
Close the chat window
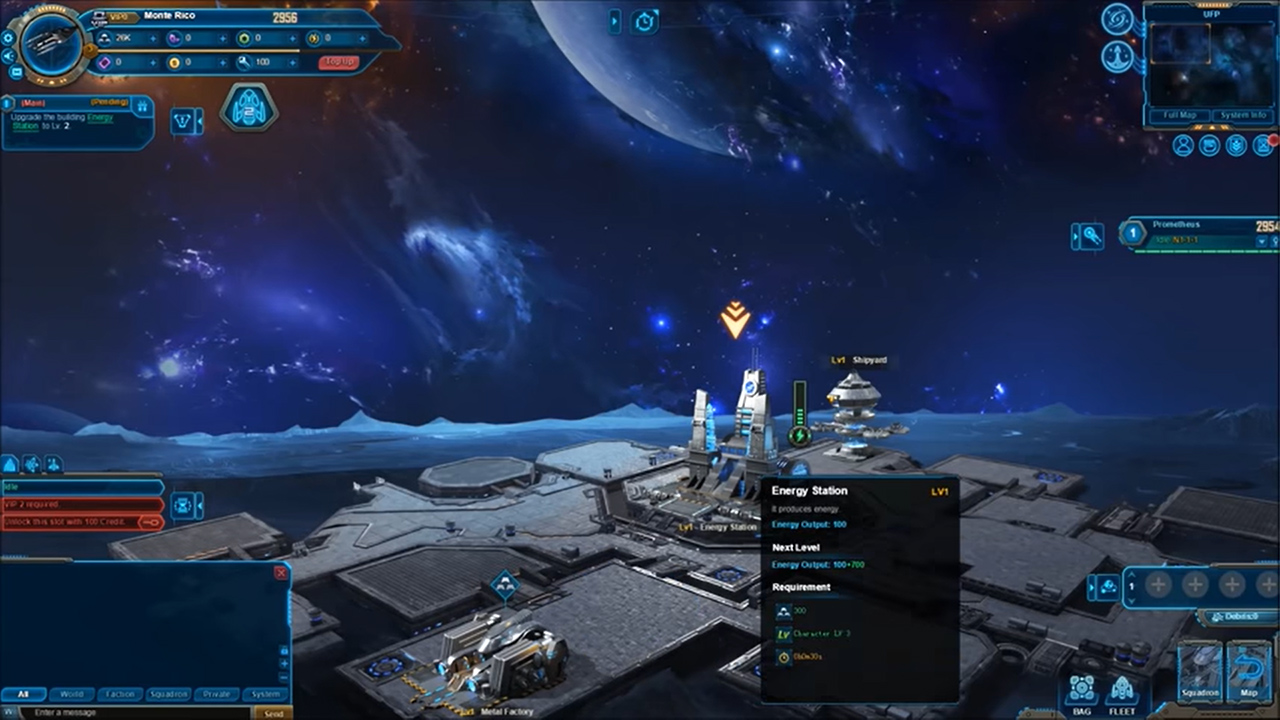(x=281, y=573)
